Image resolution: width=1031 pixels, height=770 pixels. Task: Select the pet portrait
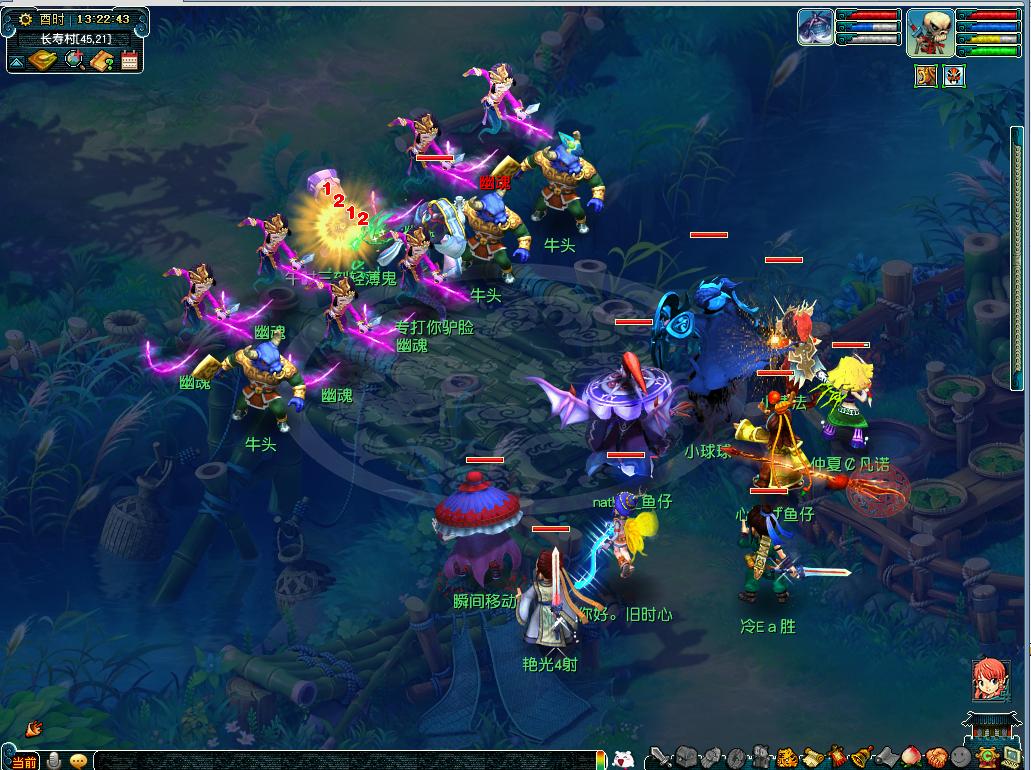pos(815,27)
